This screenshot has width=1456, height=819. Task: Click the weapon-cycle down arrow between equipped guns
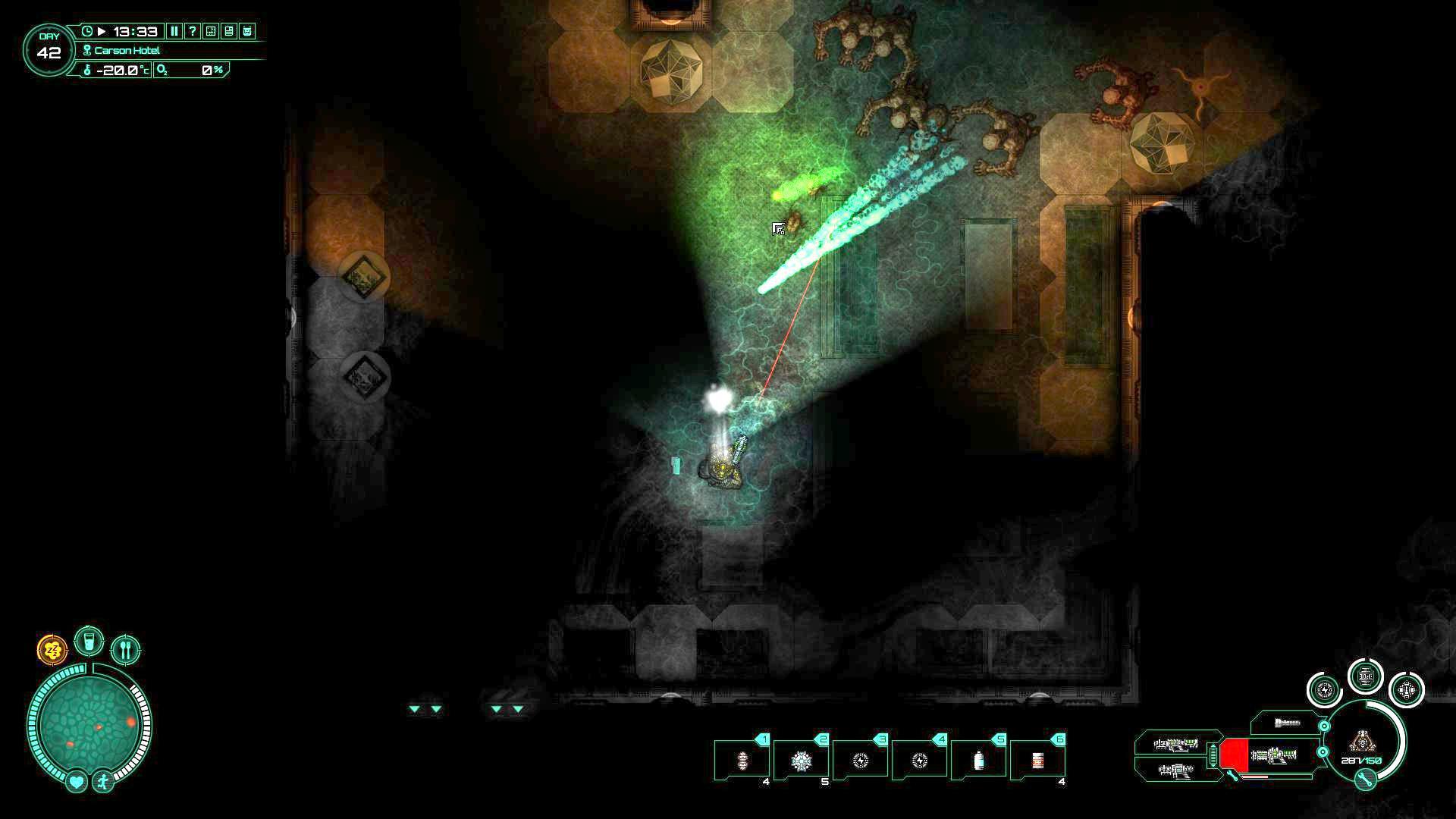1213,764
